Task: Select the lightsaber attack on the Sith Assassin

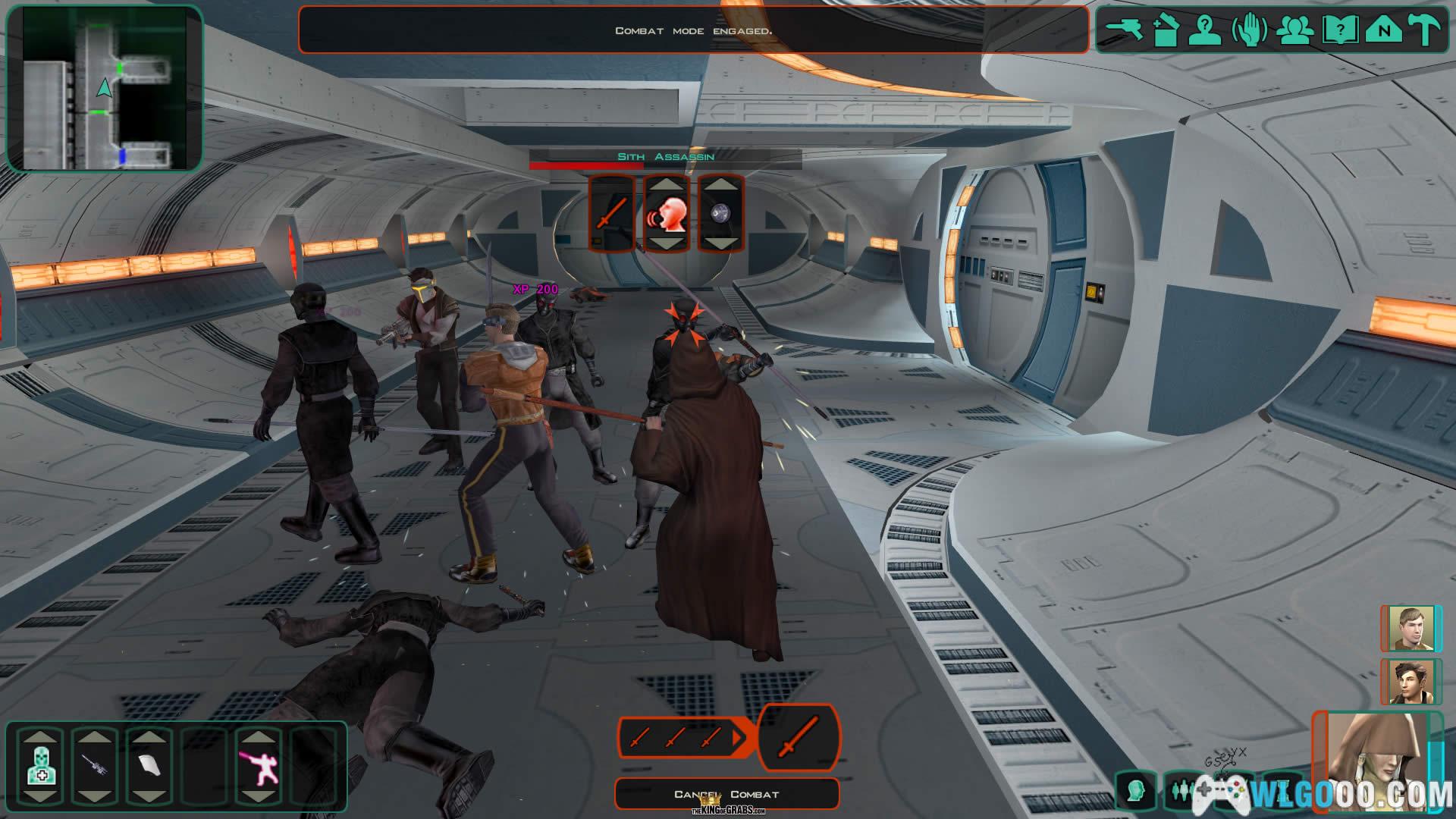Action: click(x=611, y=213)
